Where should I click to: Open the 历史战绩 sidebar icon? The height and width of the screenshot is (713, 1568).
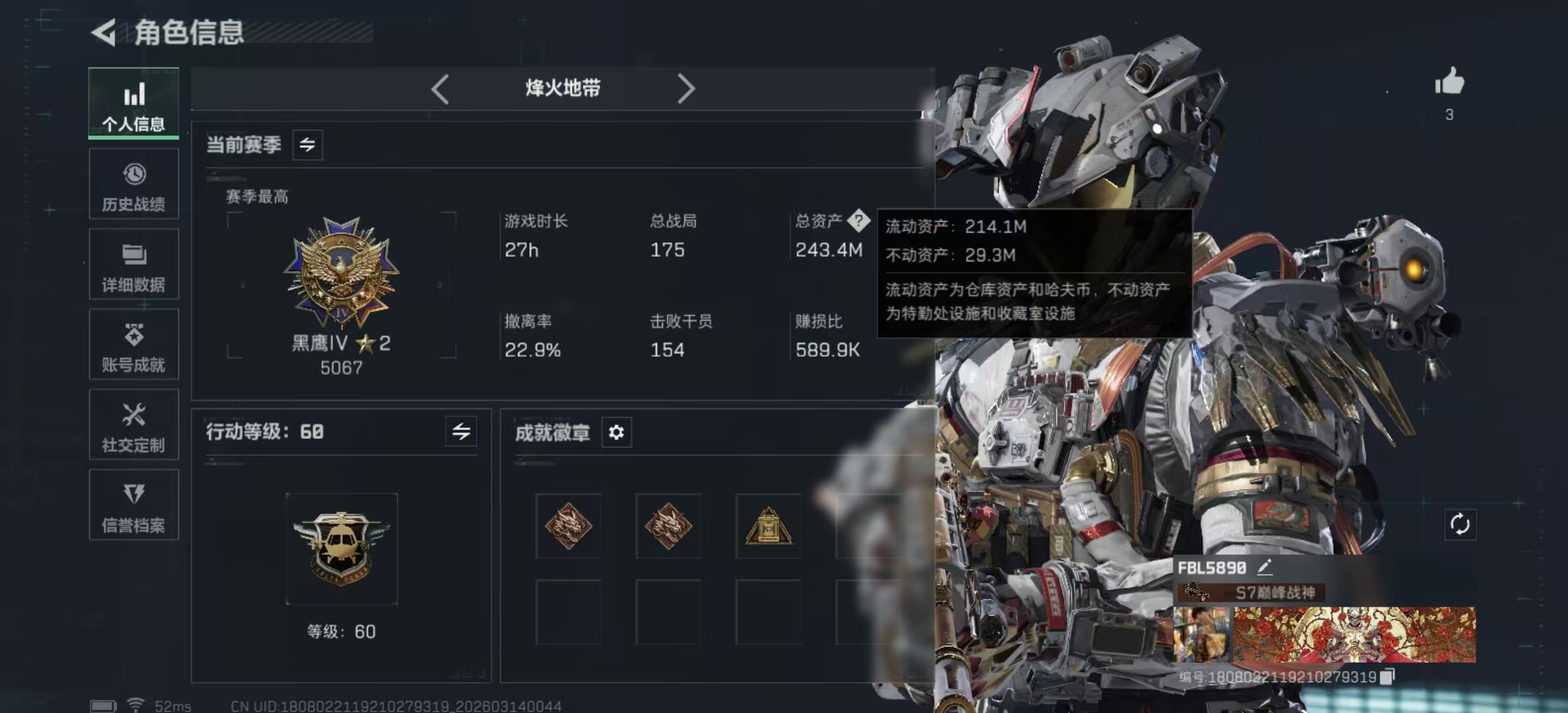pos(134,185)
